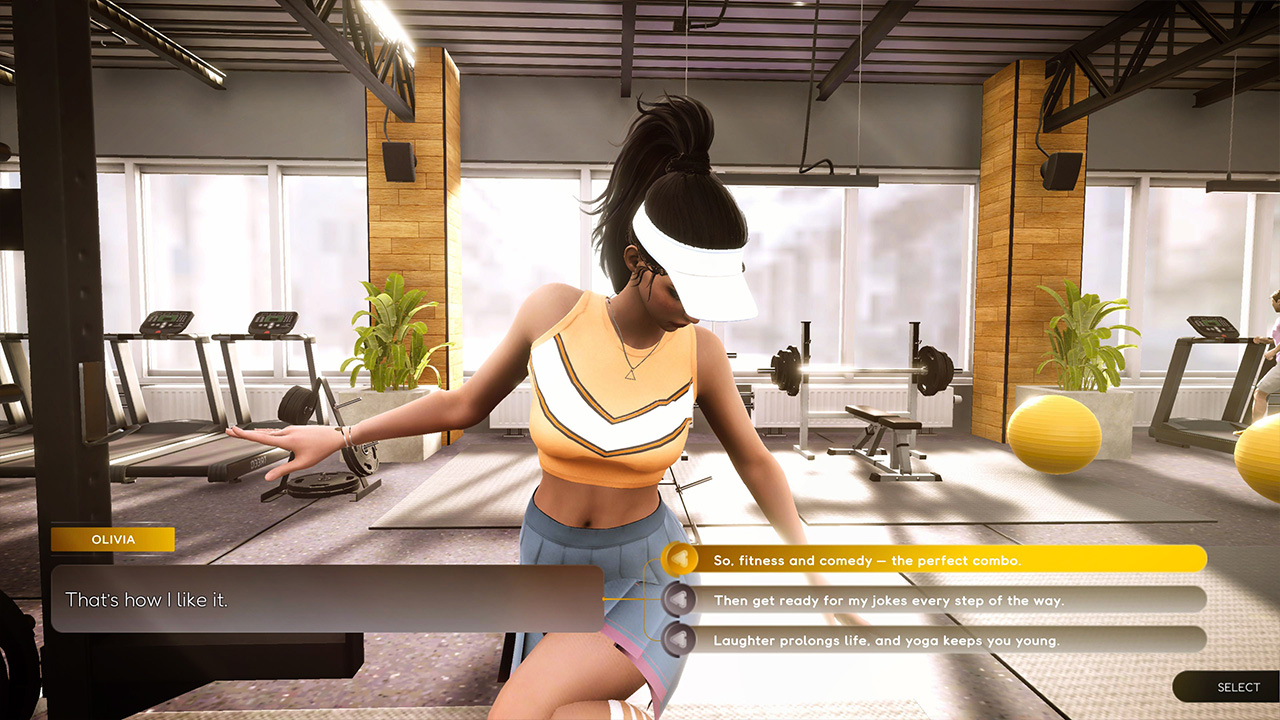Click the barbell resting on the squat rack
The image size is (1280, 720).
pyautogui.click(x=855, y=368)
